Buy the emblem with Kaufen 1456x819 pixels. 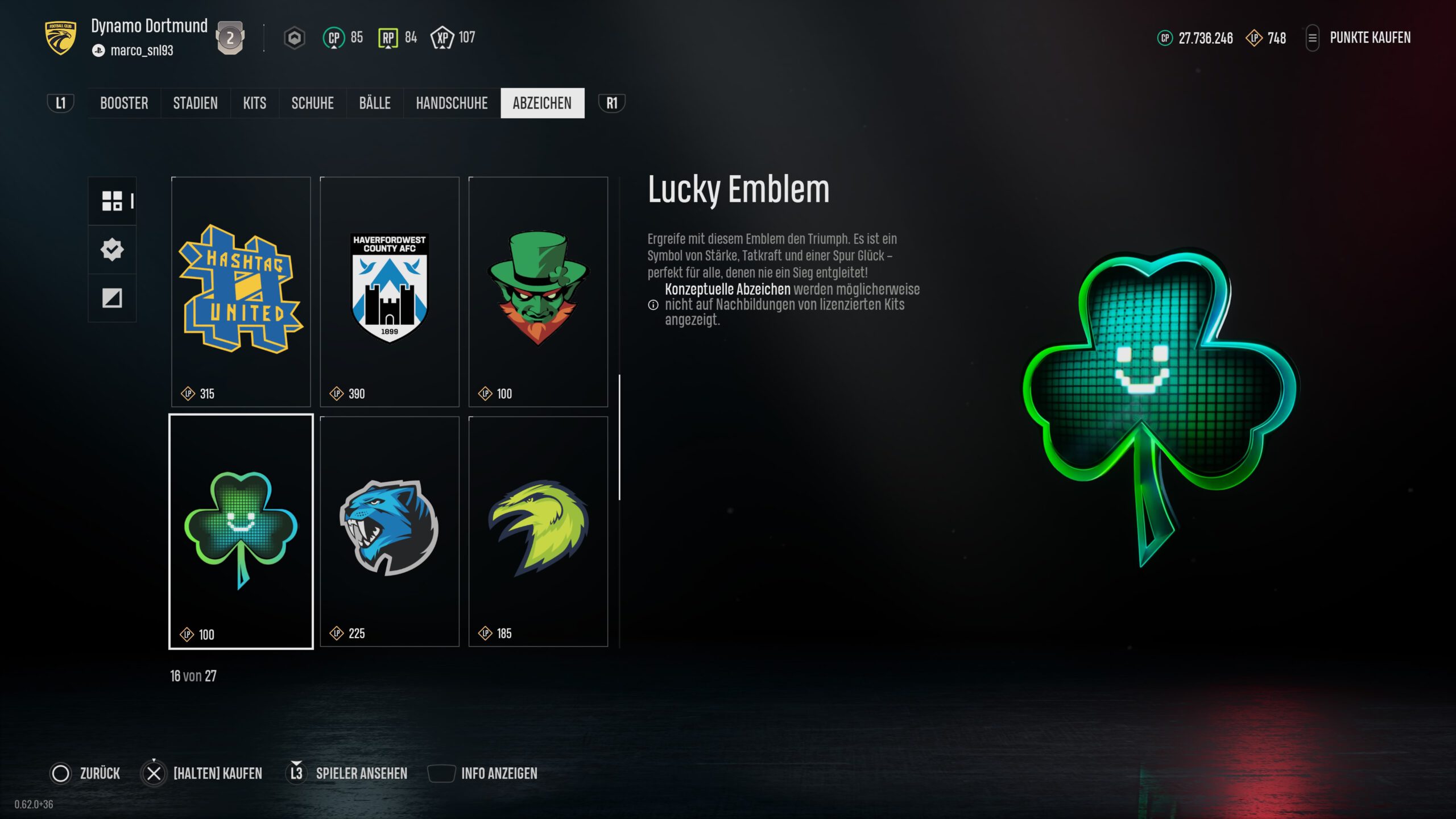tap(202, 773)
